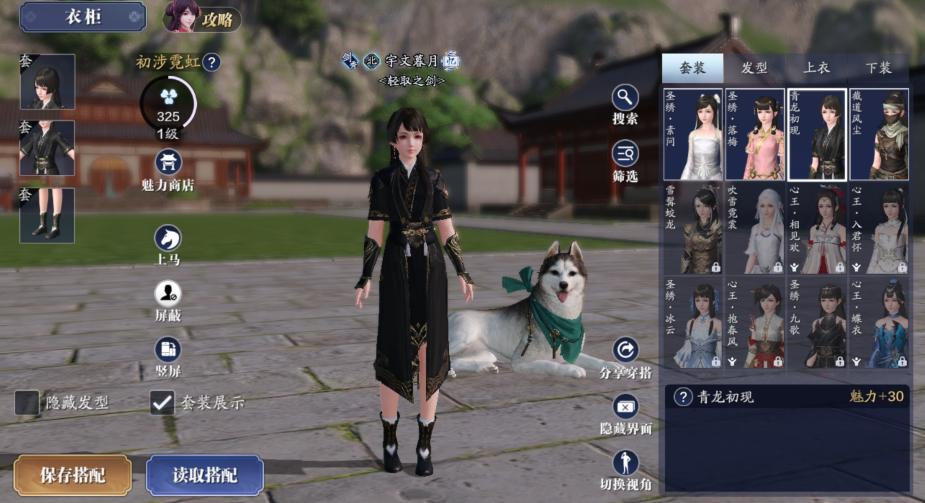Switch to the 发型 hairstyle tab

[754, 68]
